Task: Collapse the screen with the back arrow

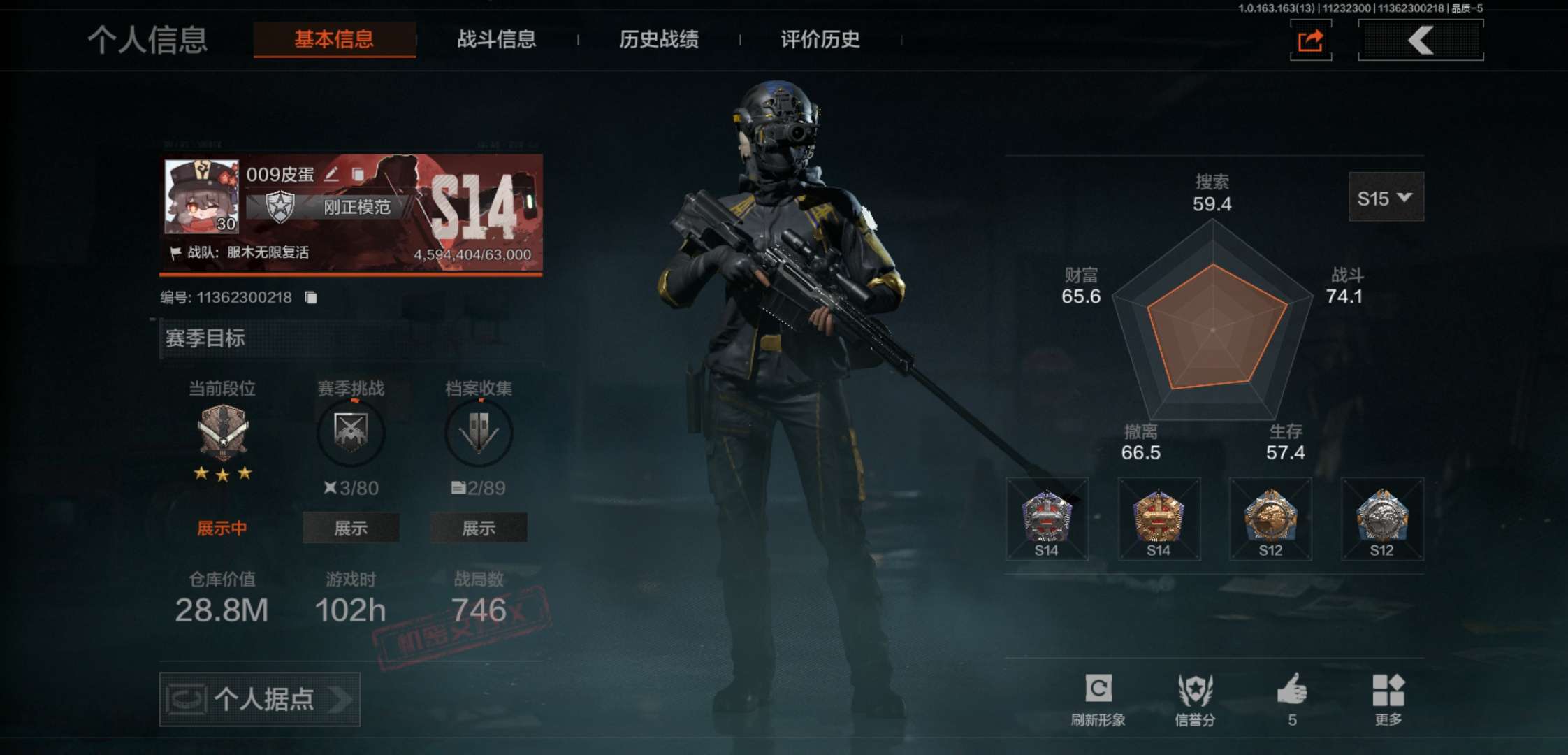Action: coord(1420,40)
